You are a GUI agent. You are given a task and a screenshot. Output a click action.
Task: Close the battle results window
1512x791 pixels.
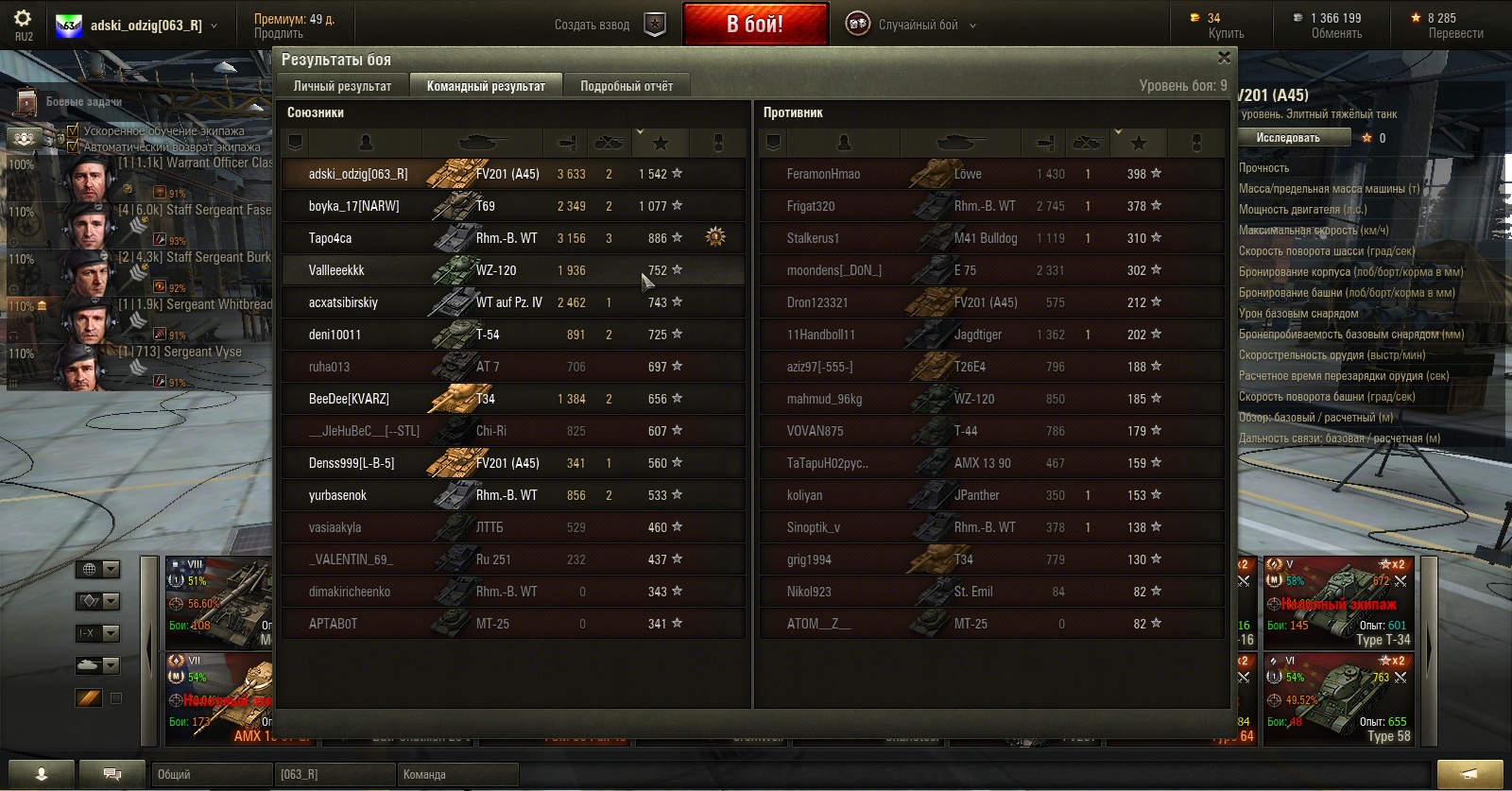(x=1224, y=59)
